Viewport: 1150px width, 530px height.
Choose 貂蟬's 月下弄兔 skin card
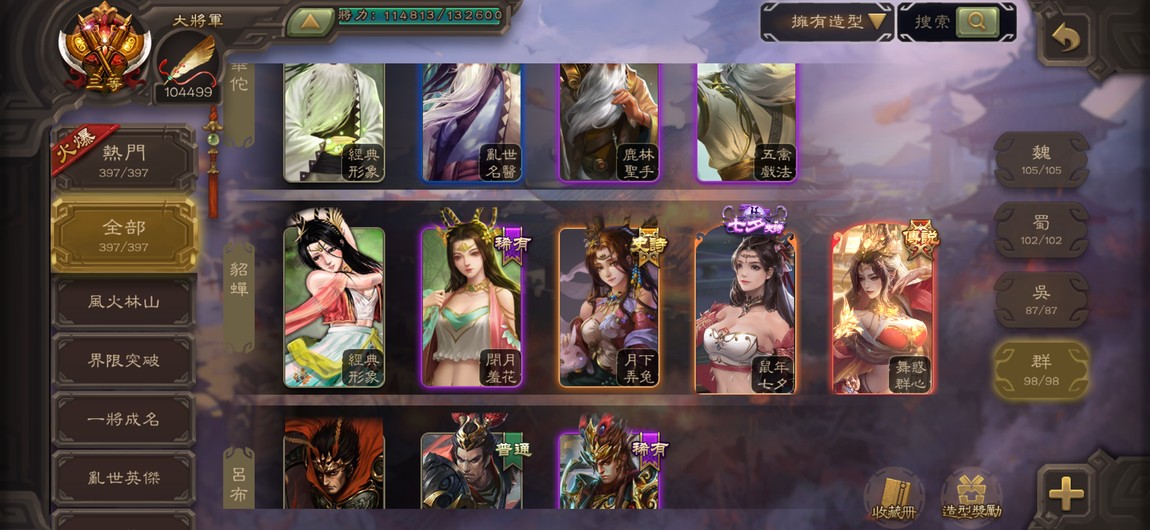pos(609,308)
